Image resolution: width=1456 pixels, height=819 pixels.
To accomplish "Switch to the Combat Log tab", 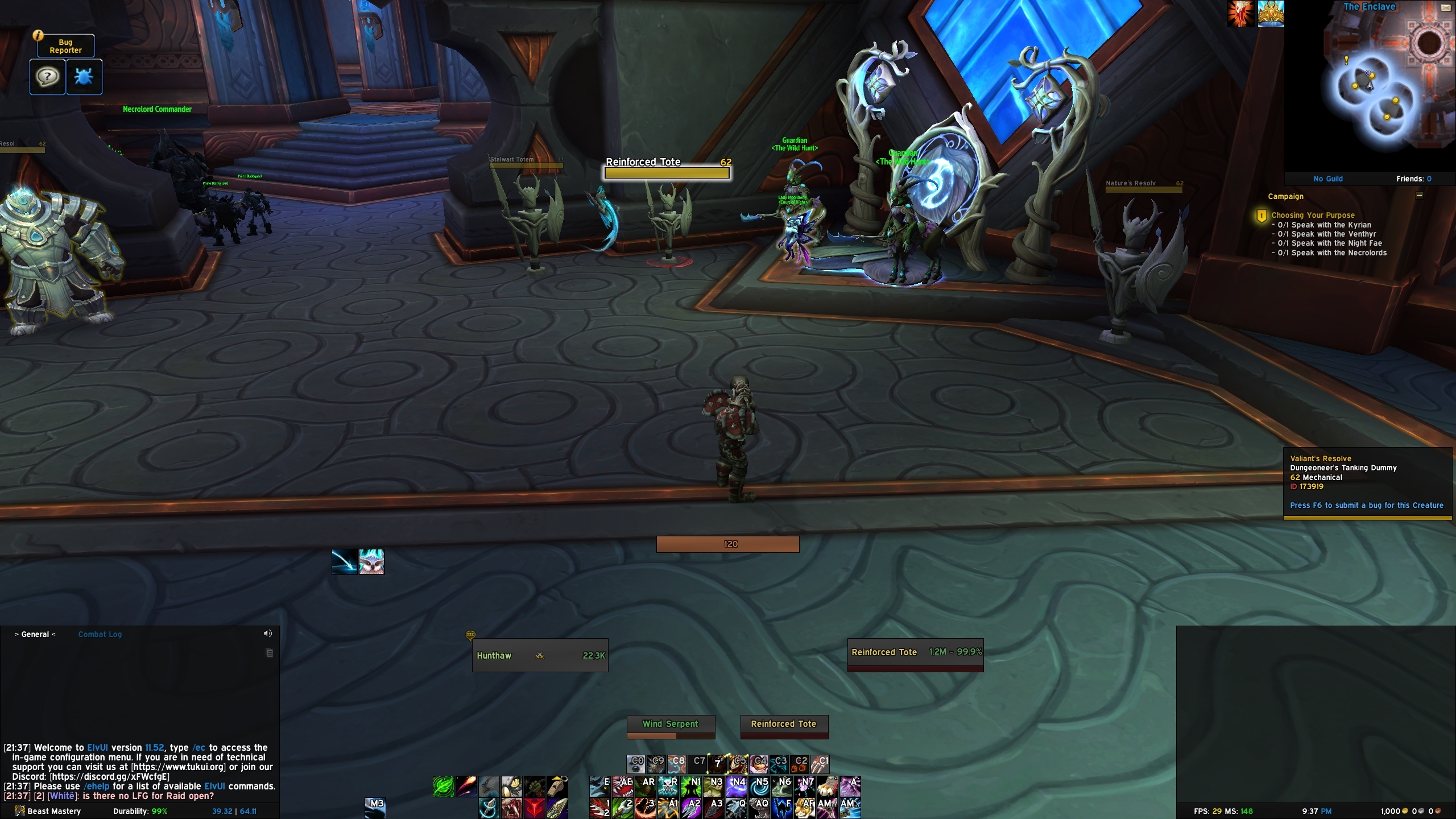I will tap(100, 634).
